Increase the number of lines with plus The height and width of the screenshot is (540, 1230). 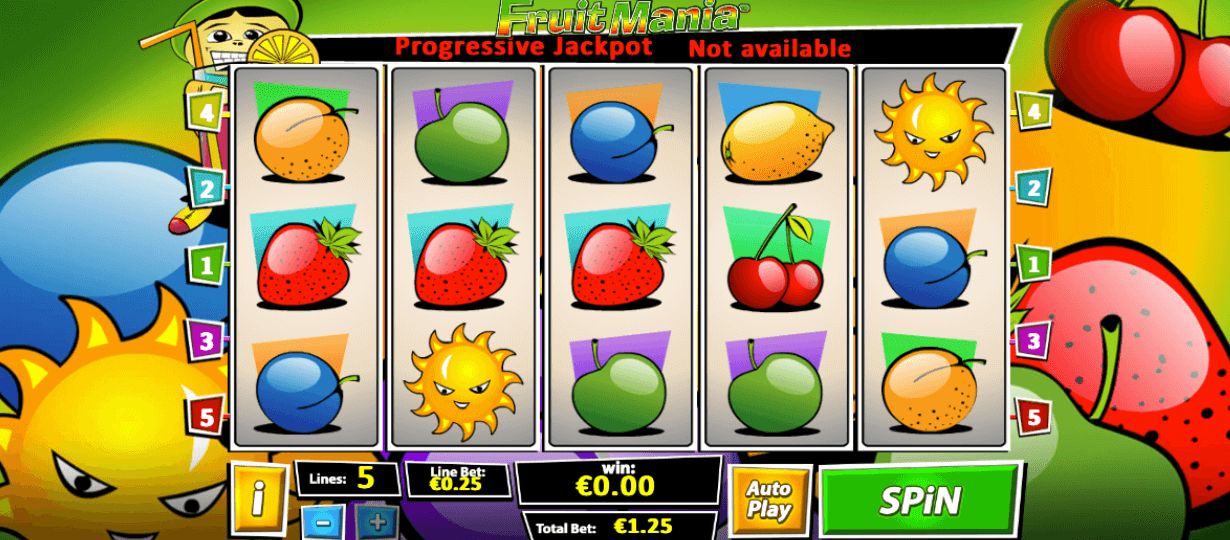coord(376,522)
